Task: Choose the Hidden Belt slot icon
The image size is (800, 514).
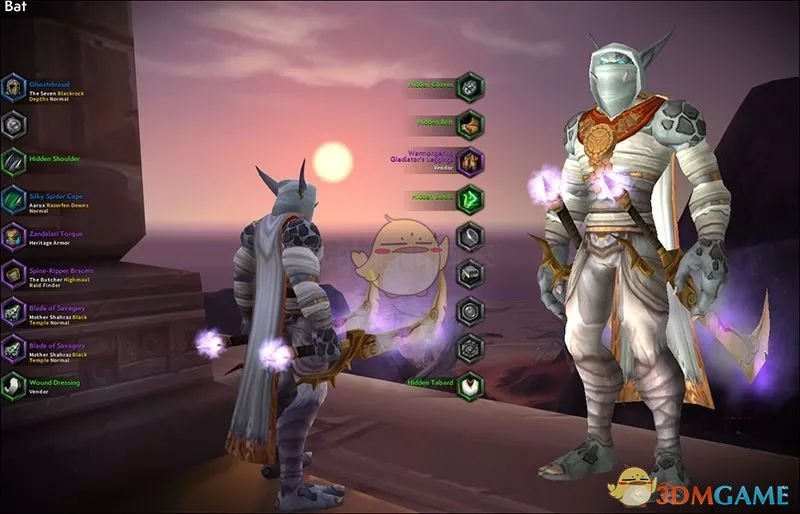Action: click(x=470, y=124)
